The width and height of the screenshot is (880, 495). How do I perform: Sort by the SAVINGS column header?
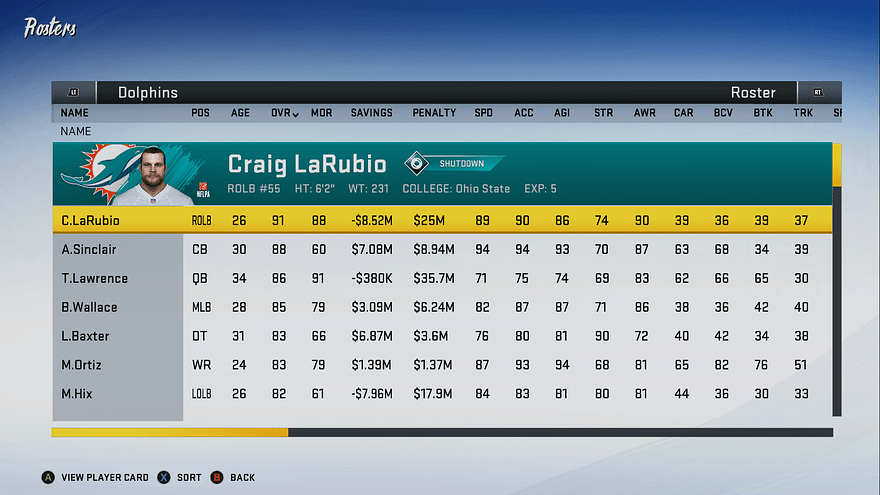pyautogui.click(x=371, y=113)
